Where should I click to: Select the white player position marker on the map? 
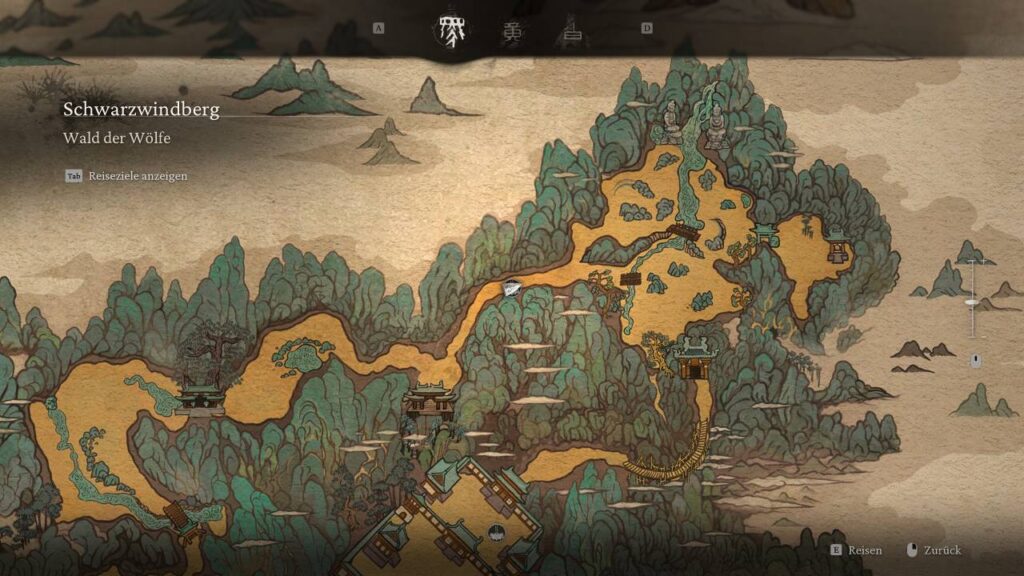[x=512, y=288]
